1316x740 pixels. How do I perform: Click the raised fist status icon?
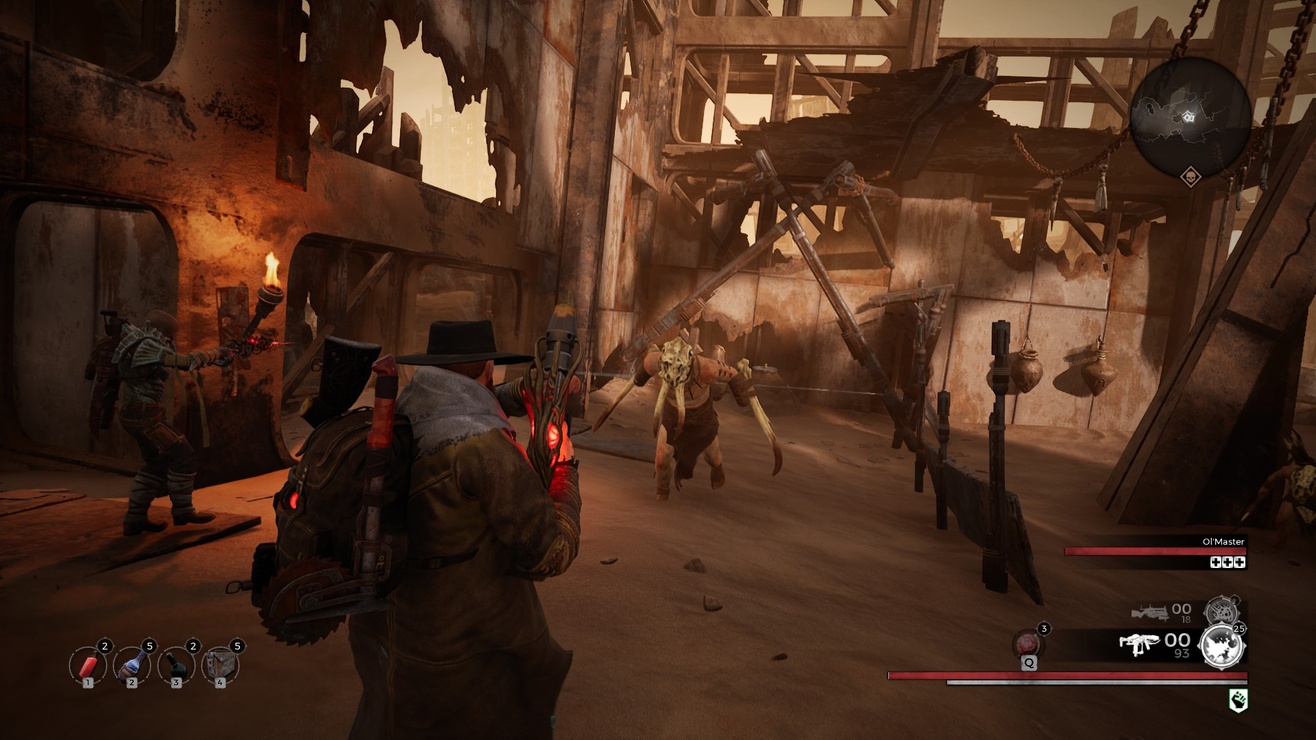pyautogui.click(x=1238, y=701)
